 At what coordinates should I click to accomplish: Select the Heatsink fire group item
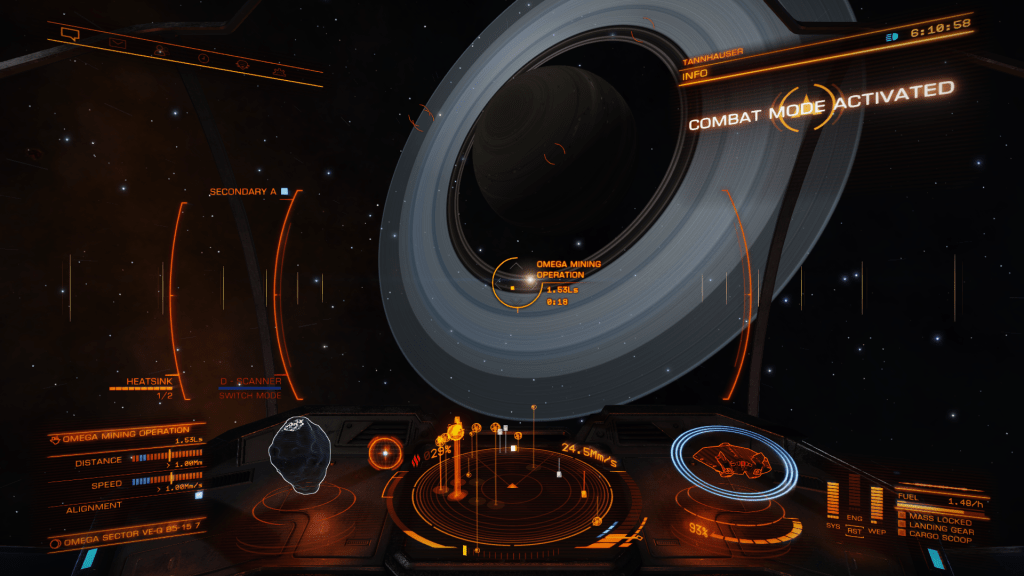[x=150, y=381]
